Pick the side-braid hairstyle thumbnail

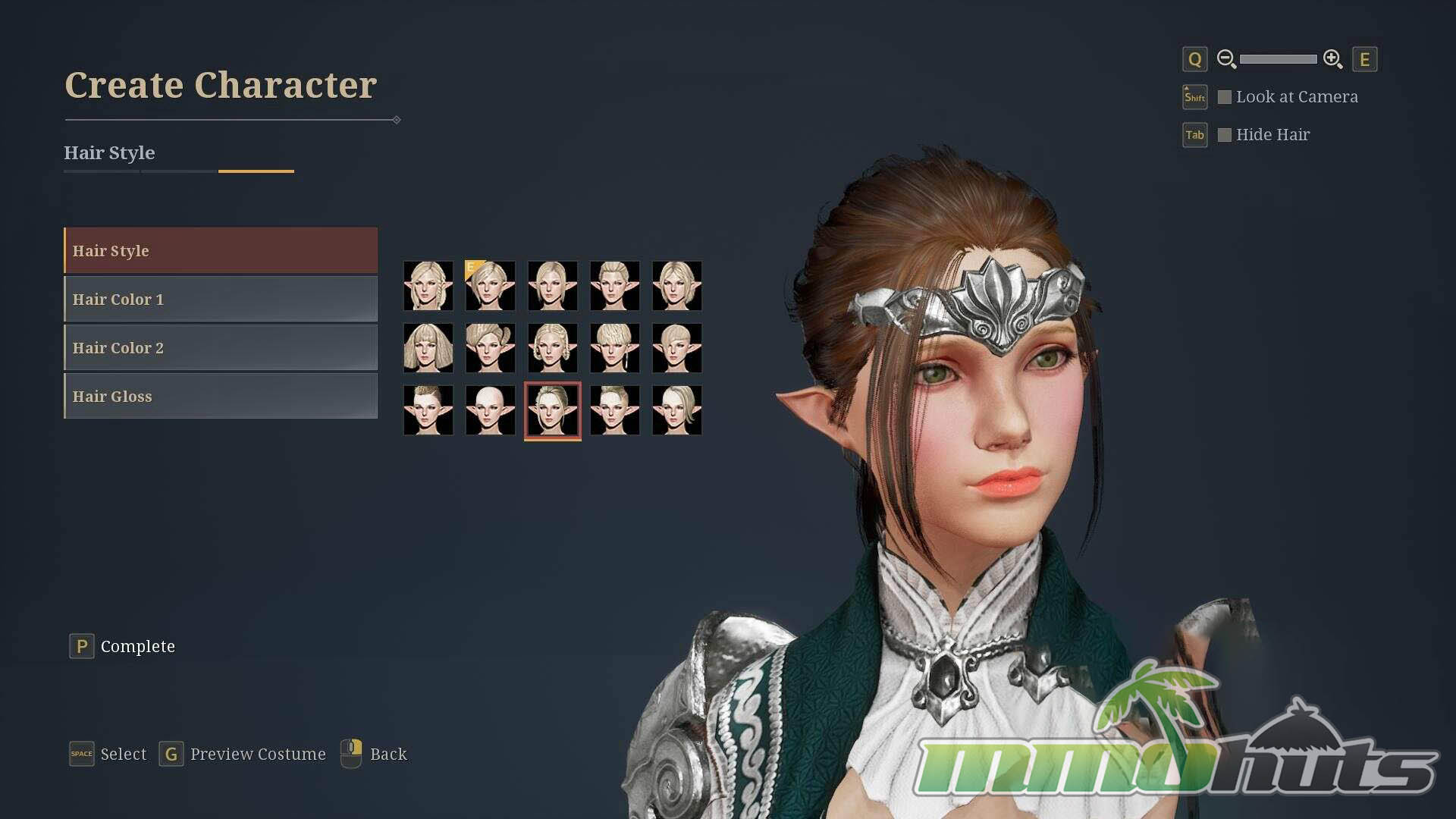point(428,286)
